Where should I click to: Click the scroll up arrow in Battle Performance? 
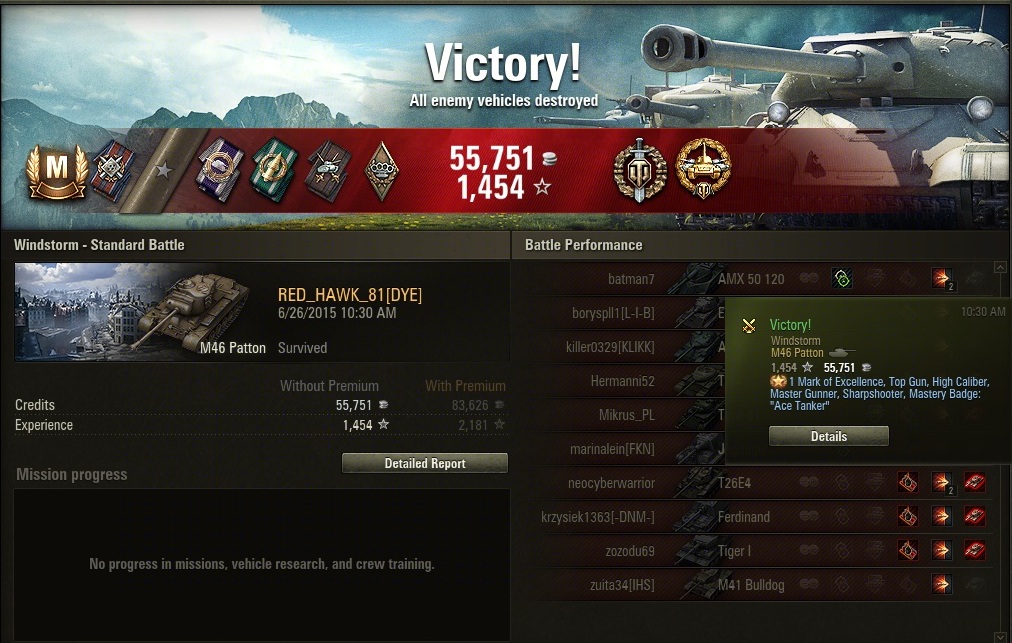tap(999, 268)
